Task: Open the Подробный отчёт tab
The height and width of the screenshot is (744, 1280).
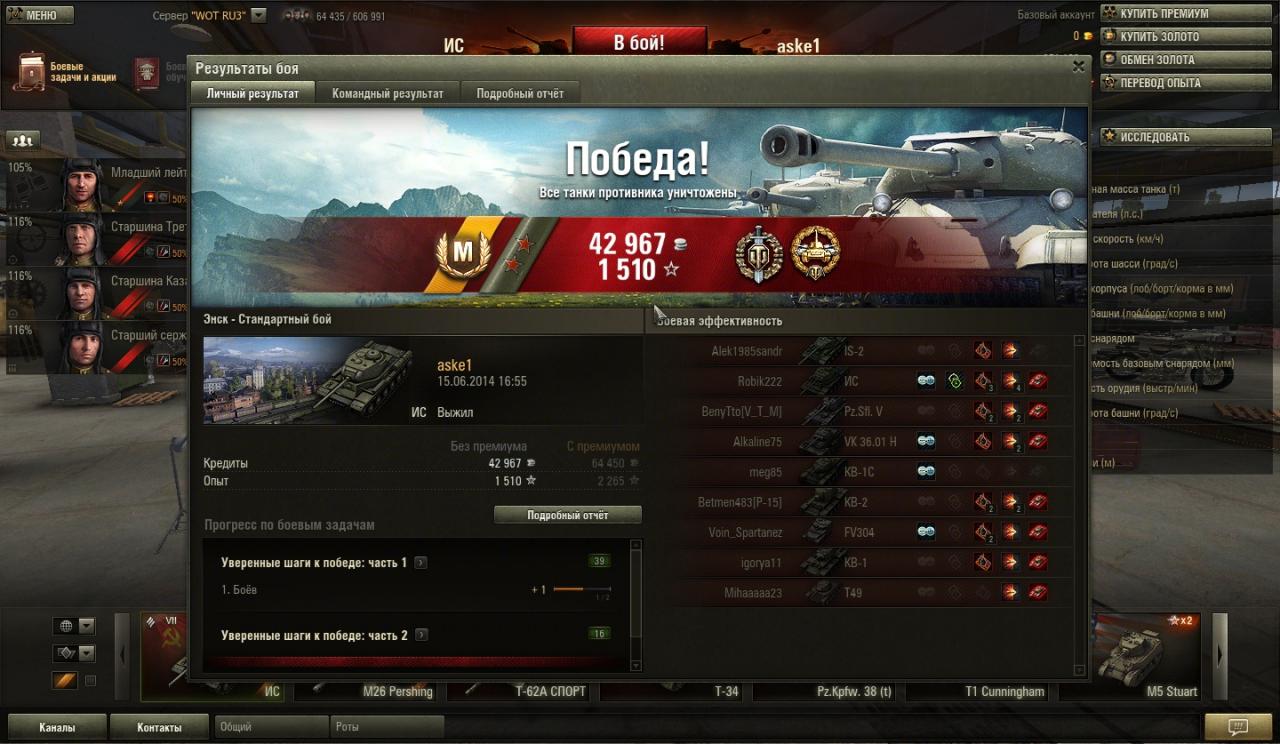Action: pos(520,93)
